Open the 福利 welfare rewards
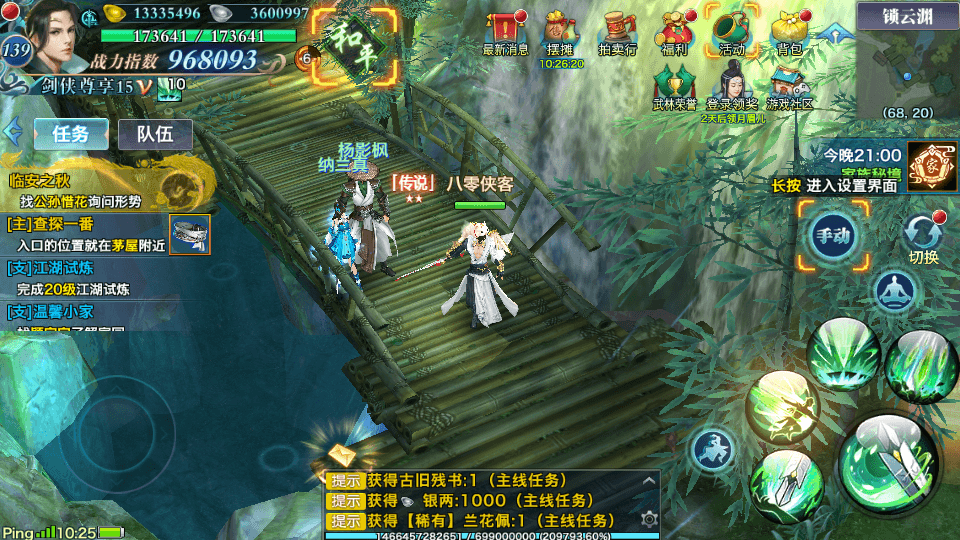This screenshot has width=960, height=540. (673, 32)
